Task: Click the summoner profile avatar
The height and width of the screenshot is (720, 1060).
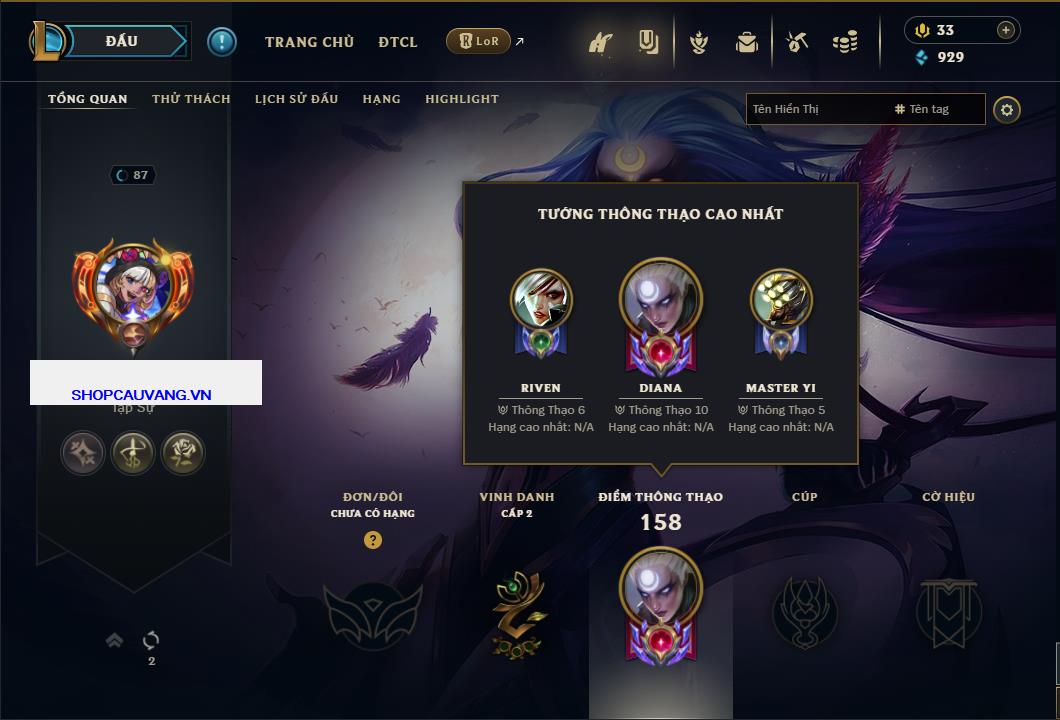Action: [133, 287]
